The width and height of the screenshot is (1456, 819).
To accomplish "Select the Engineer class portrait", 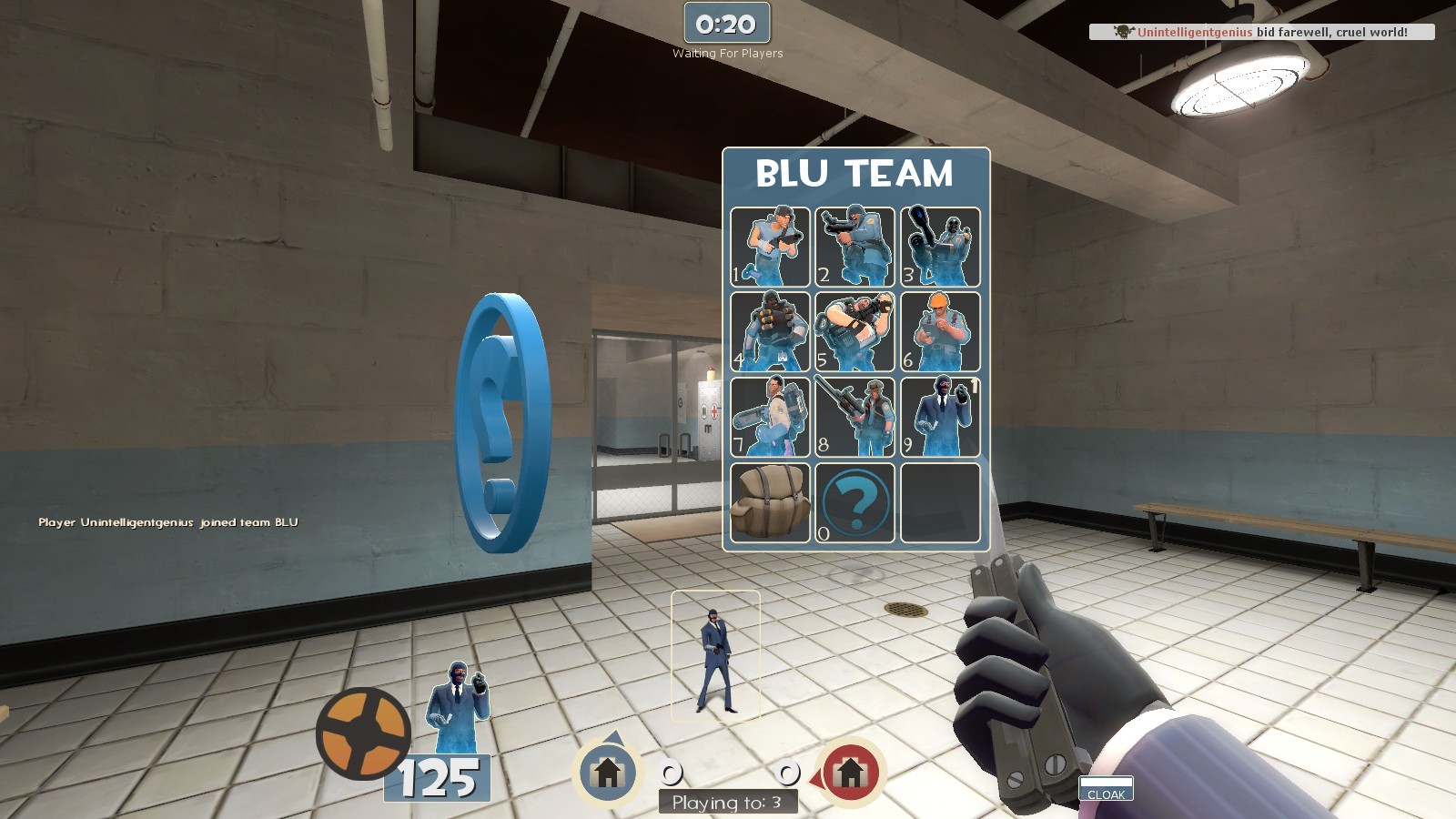I will click(937, 330).
